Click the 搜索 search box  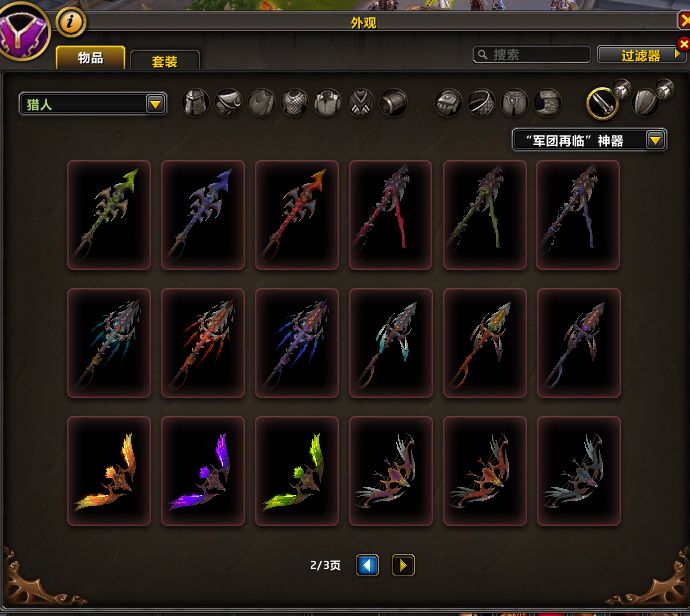[532, 55]
